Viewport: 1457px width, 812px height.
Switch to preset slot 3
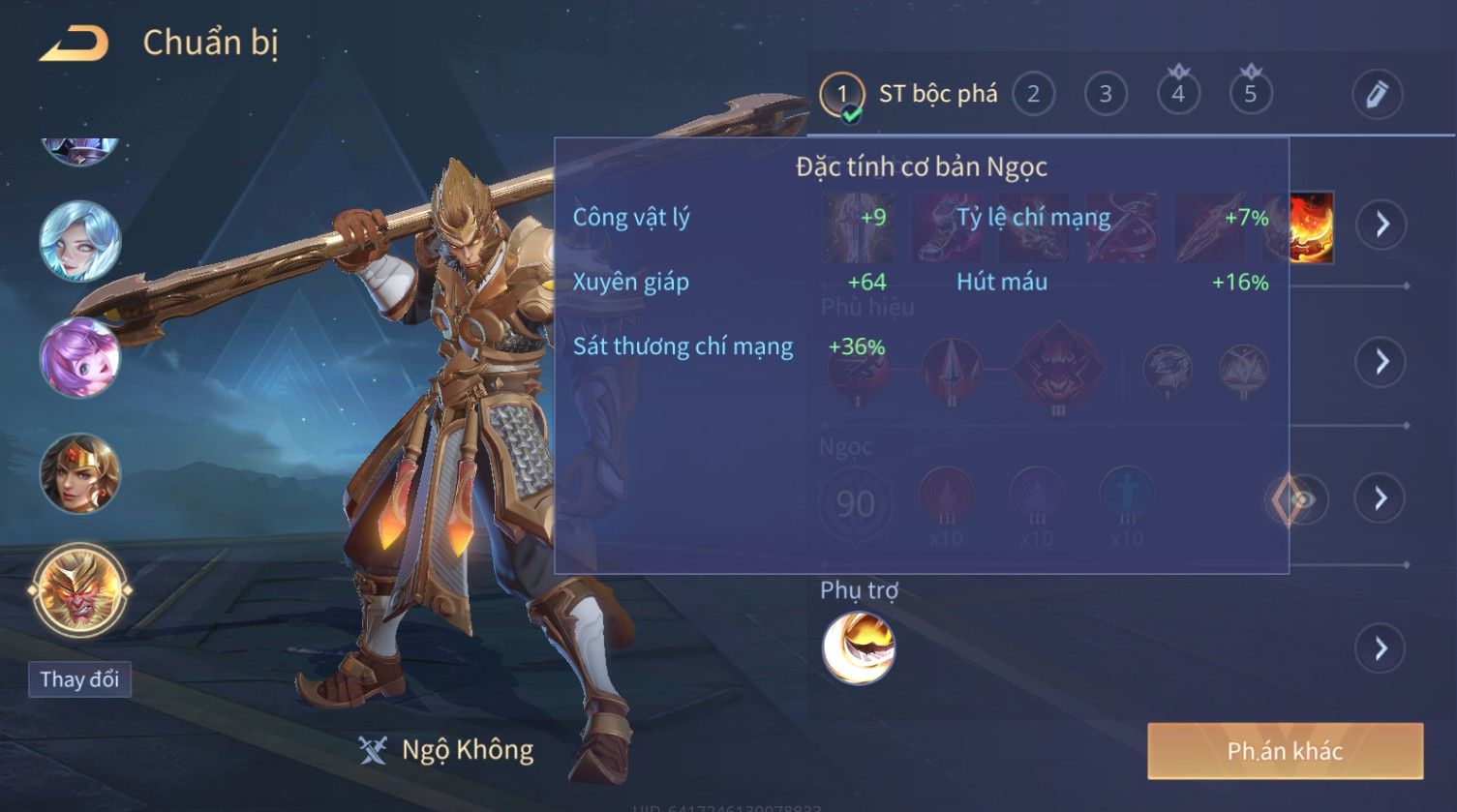pyautogui.click(x=1106, y=94)
